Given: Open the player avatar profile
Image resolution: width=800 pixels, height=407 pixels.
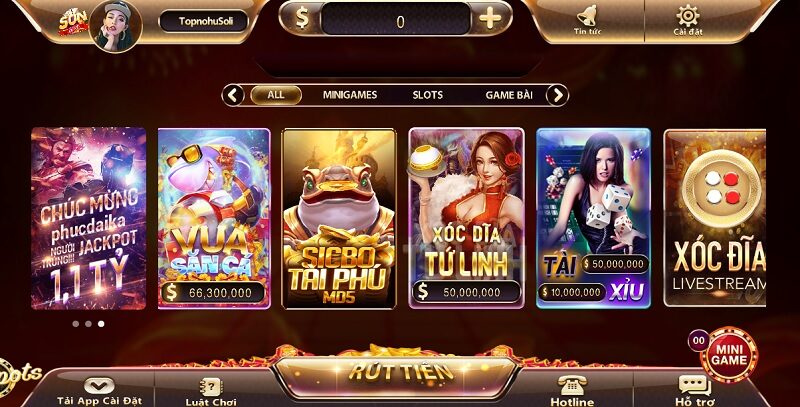Looking at the screenshot, I should coord(115,24).
